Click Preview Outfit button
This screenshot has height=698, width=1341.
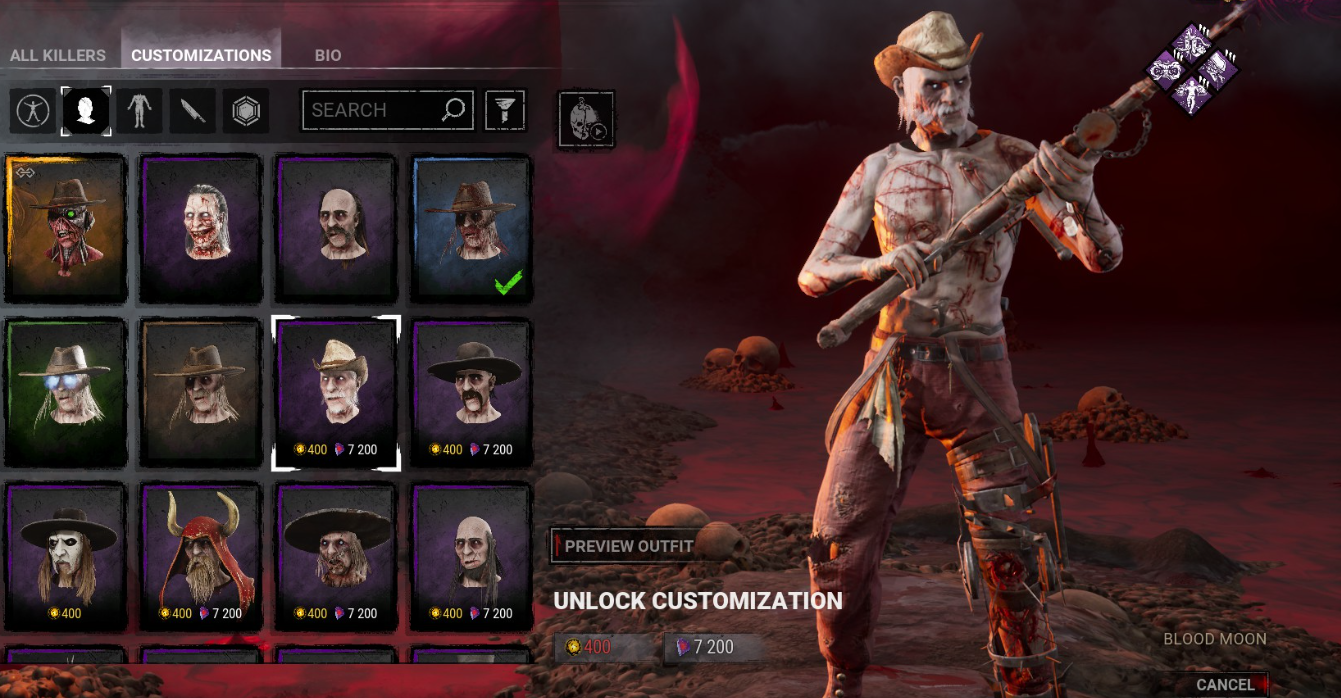click(627, 546)
